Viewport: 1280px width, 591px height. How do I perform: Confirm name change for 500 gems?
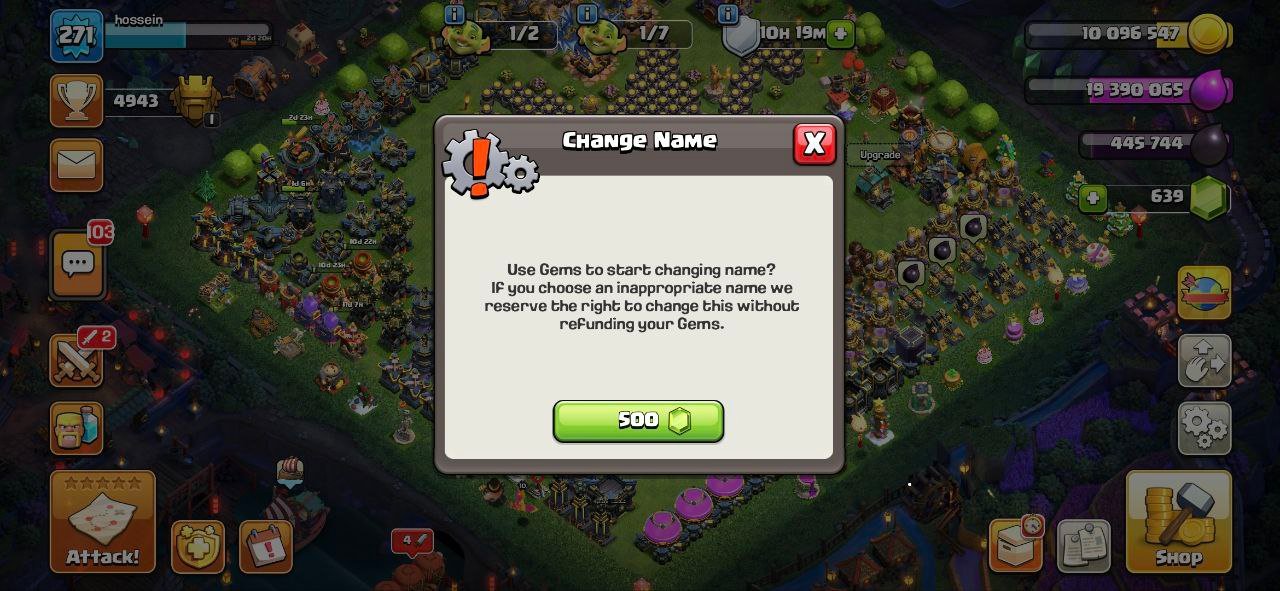638,421
